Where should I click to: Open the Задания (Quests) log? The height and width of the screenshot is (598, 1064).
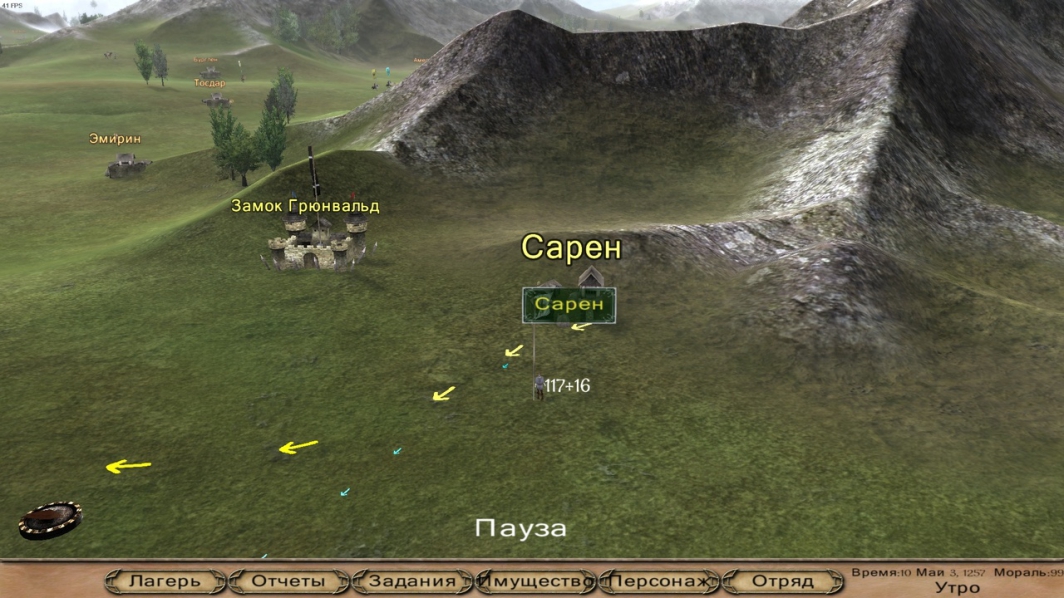[412, 581]
